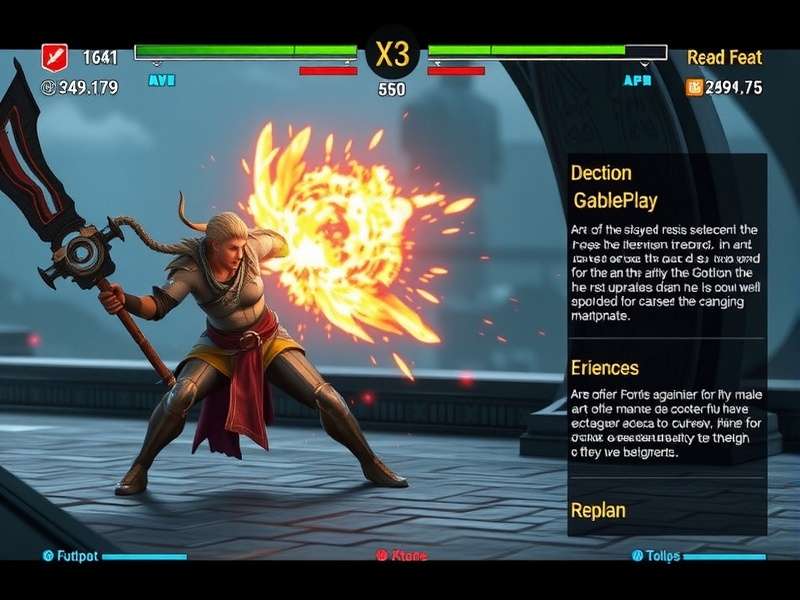Choose the Eriences section

[604, 368]
